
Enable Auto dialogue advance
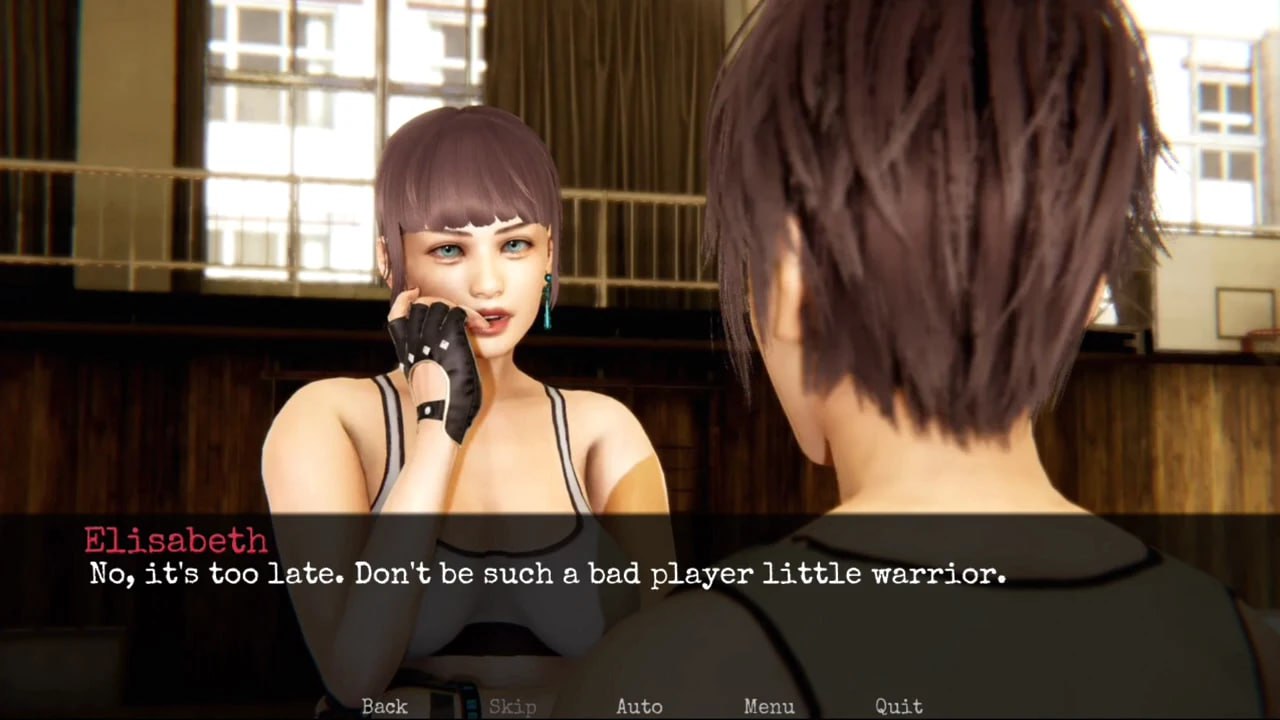click(639, 706)
